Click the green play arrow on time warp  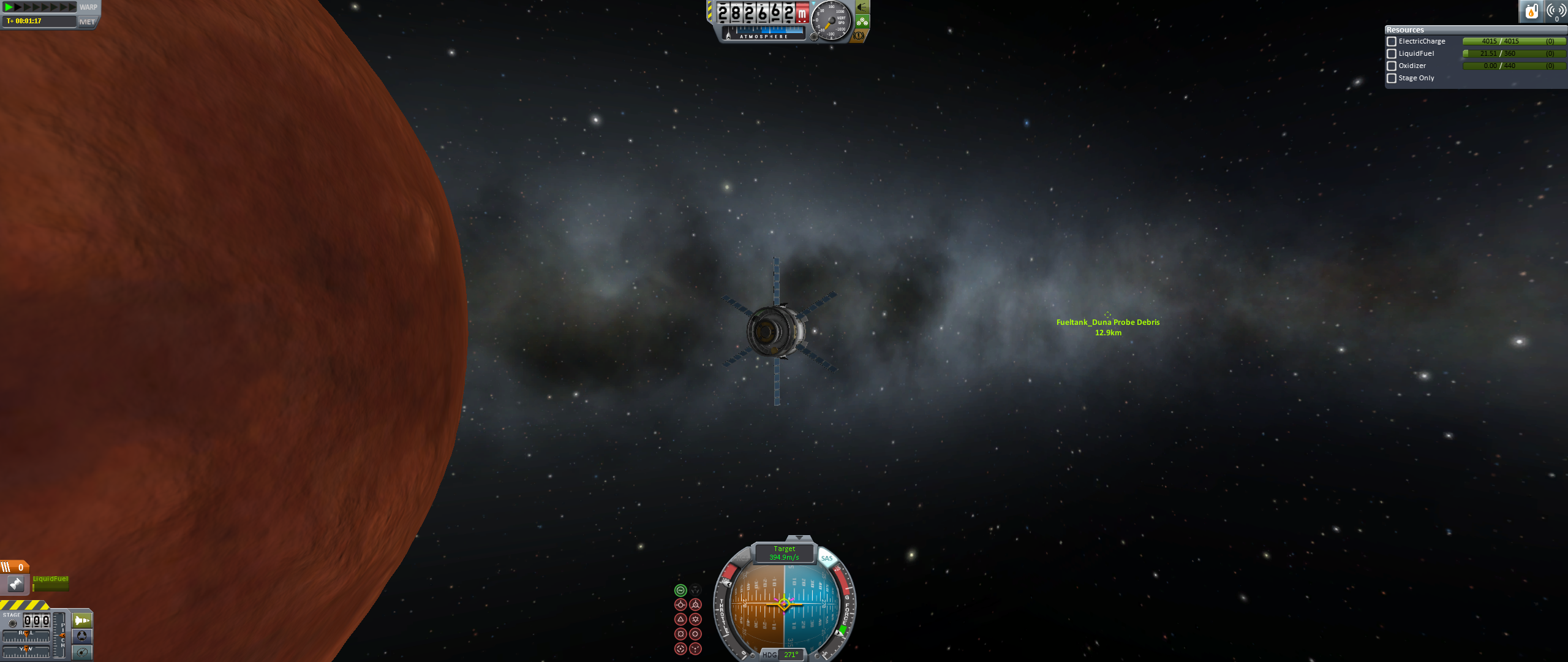[9, 7]
